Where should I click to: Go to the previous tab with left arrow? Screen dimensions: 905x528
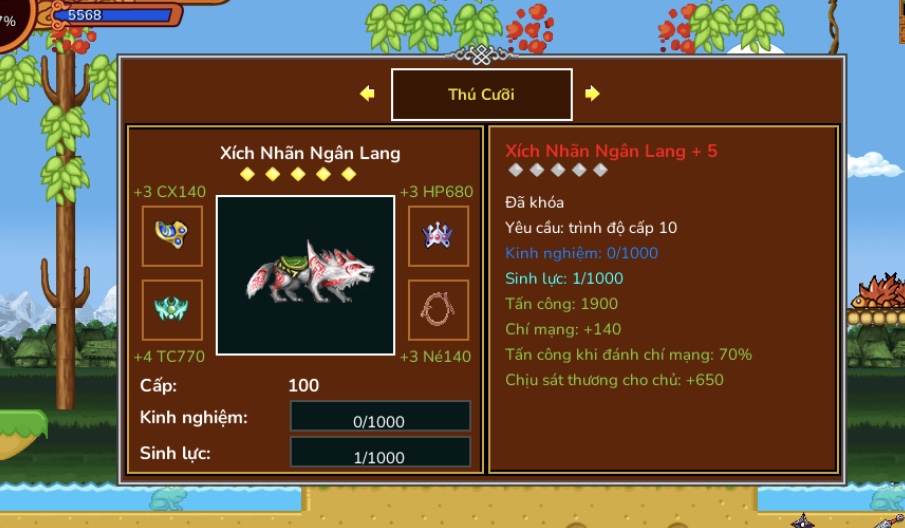coord(367,94)
